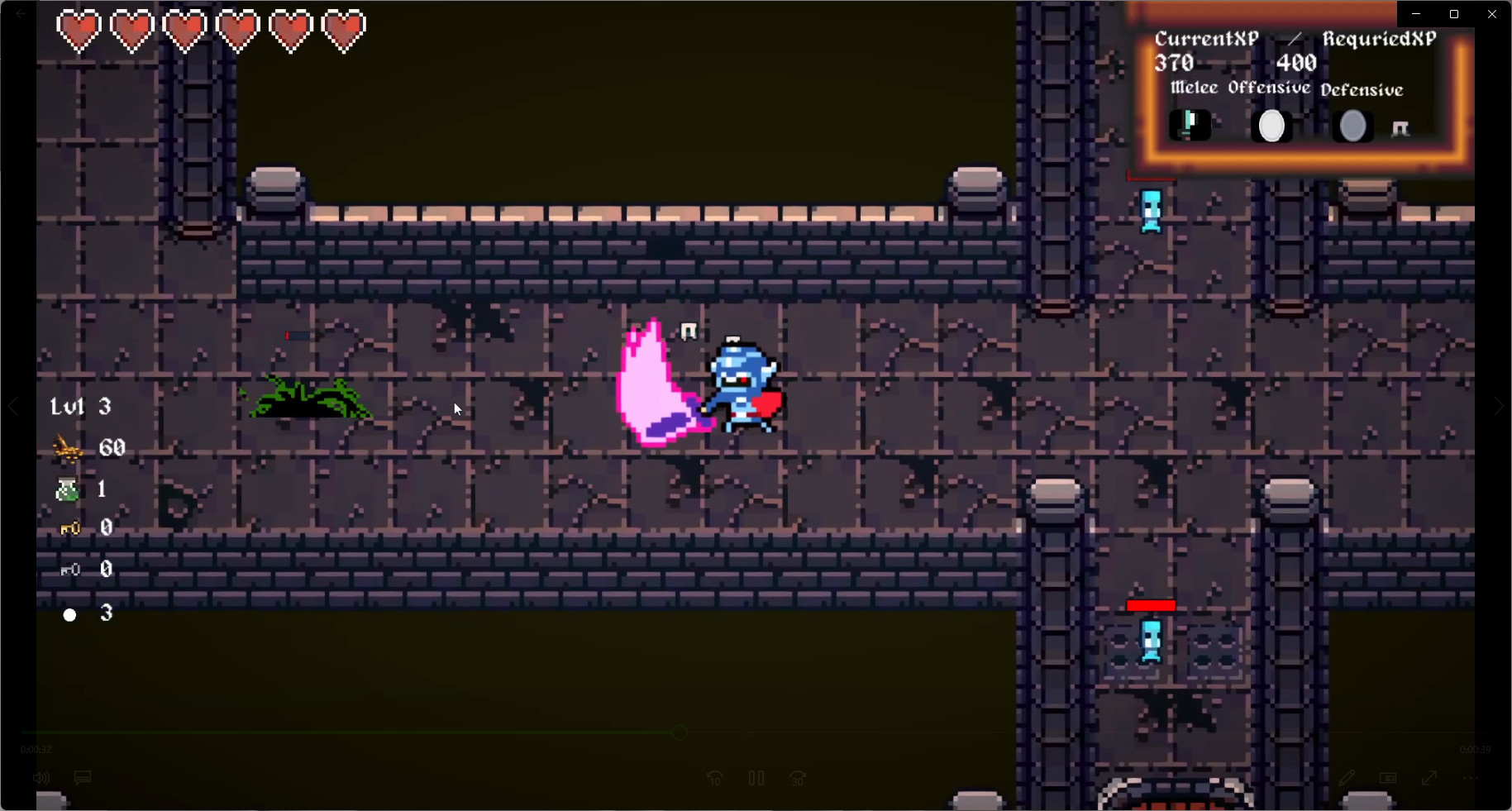Image resolution: width=1512 pixels, height=811 pixels.
Task: Select the Offensive ability orb icon
Action: tap(1271, 126)
